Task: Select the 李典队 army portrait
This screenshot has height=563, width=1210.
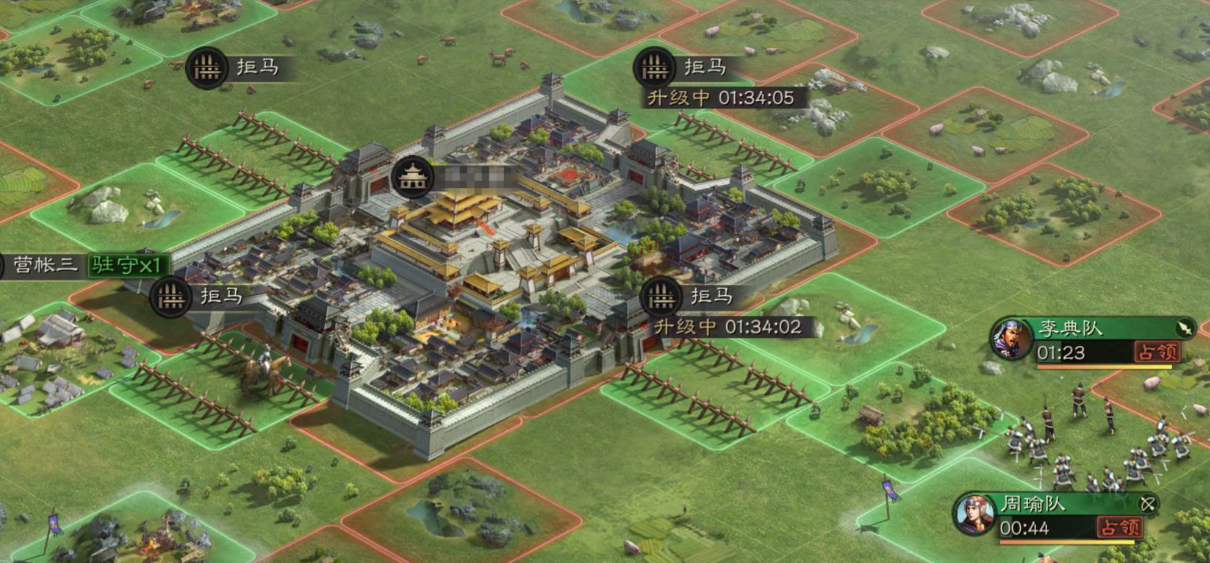Action: [1011, 338]
